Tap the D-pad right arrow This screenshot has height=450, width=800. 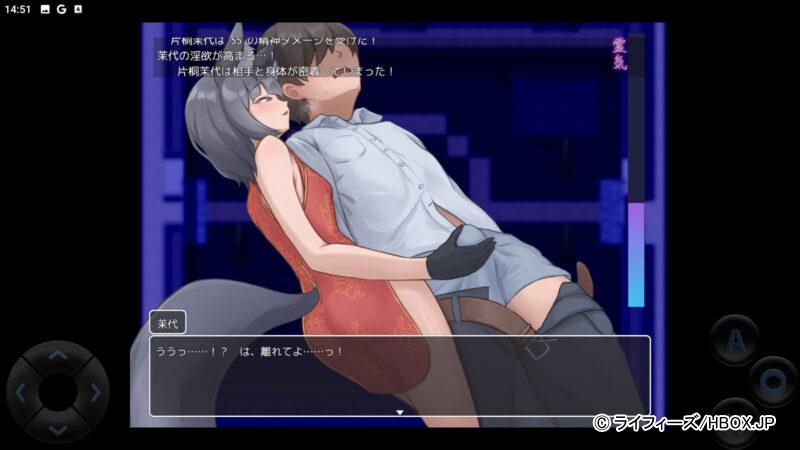click(95, 392)
